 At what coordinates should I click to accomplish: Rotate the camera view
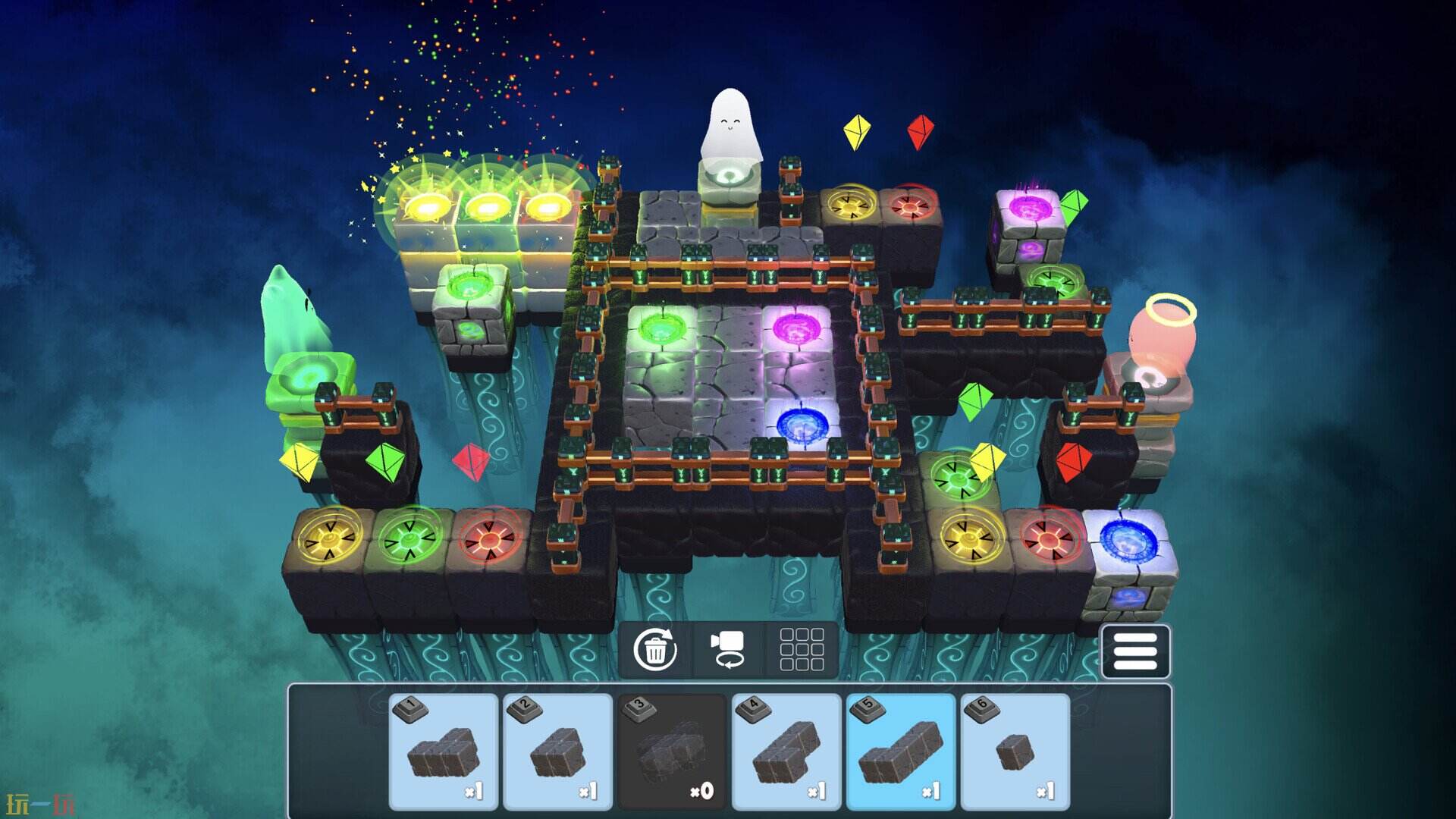(728, 650)
